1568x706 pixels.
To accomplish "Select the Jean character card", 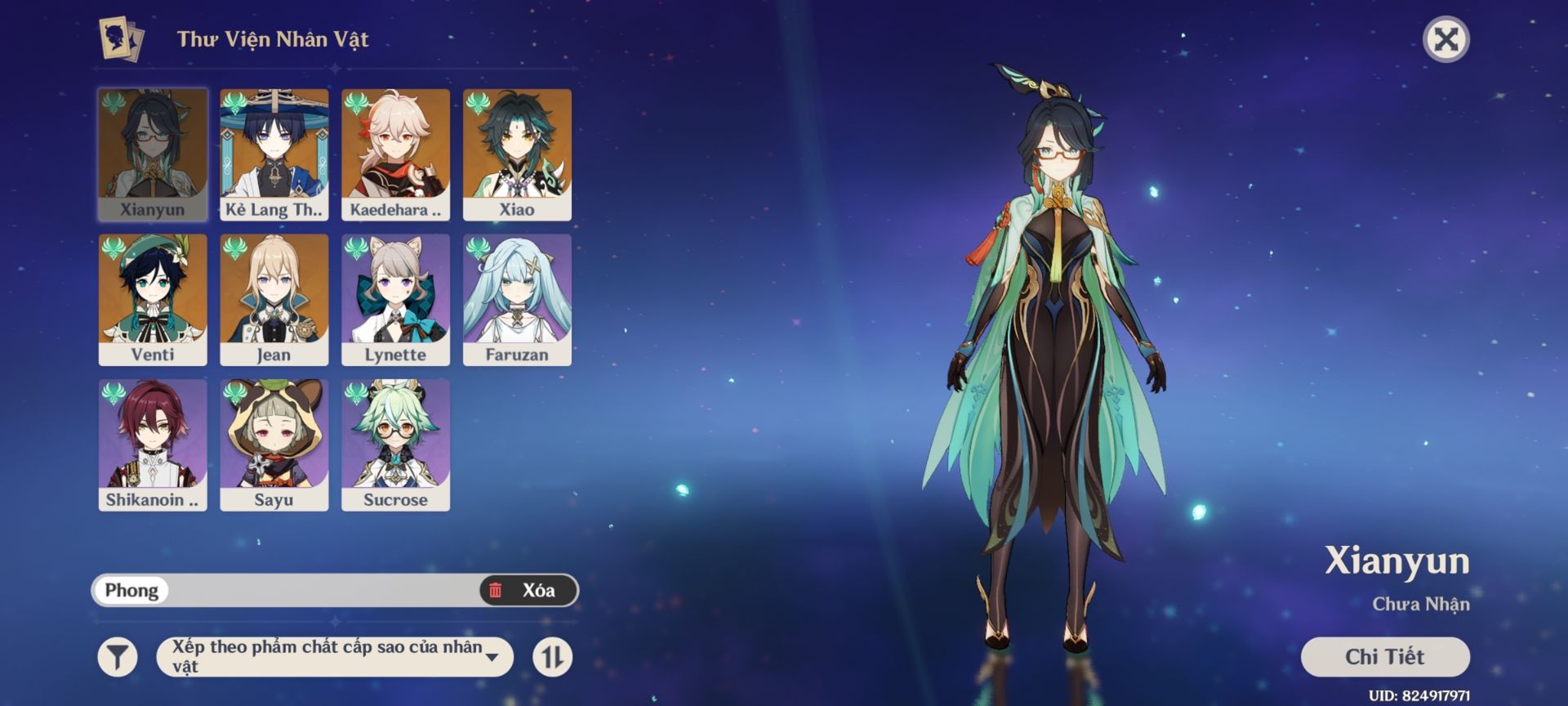I will tap(274, 299).
